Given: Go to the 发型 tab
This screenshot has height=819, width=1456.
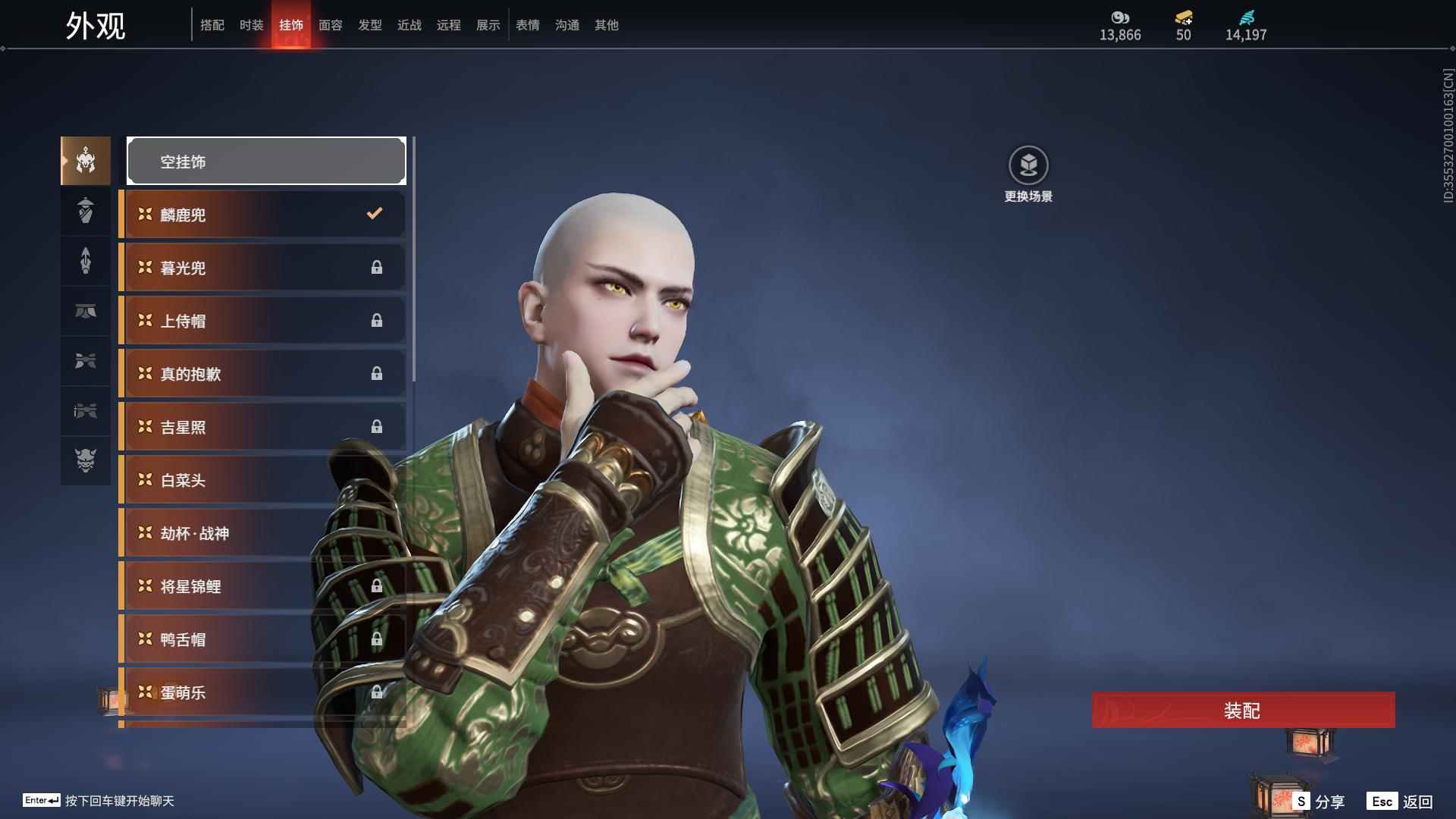Looking at the screenshot, I should [x=369, y=25].
